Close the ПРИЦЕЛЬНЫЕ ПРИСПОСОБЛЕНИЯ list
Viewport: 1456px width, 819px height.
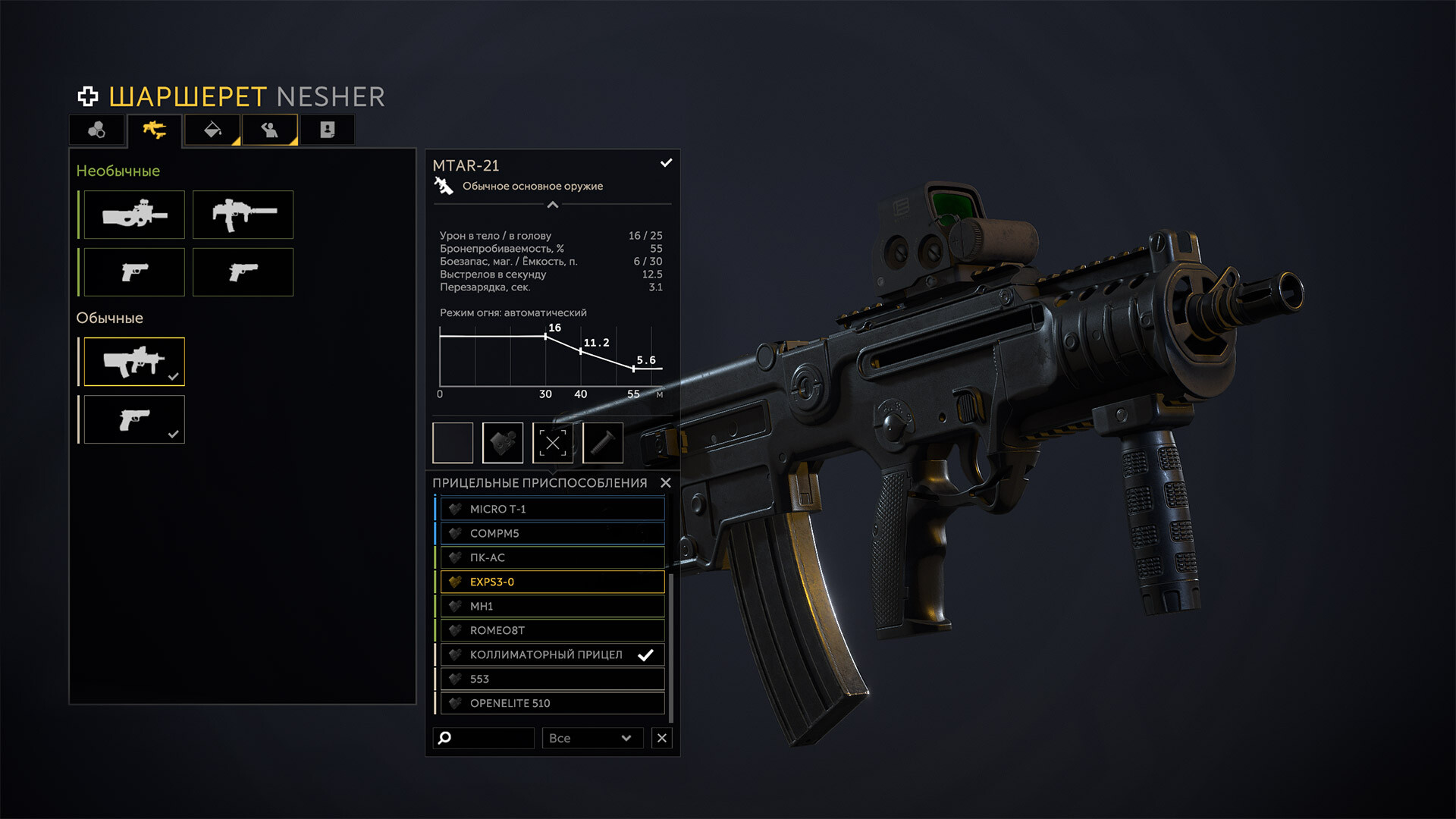coord(666,483)
